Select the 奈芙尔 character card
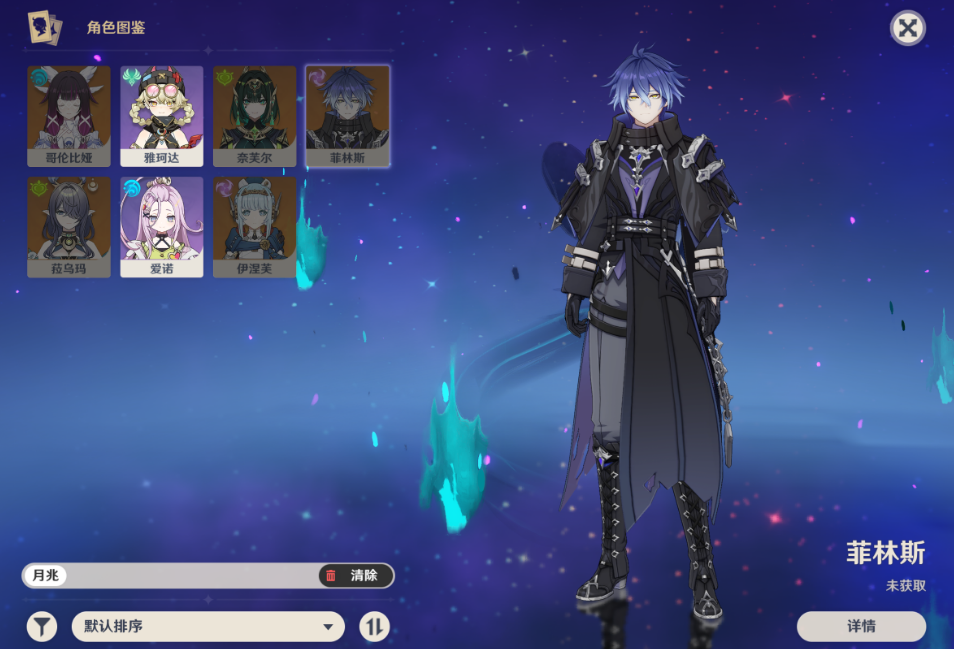Screen dimensions: 954x649 [254, 115]
